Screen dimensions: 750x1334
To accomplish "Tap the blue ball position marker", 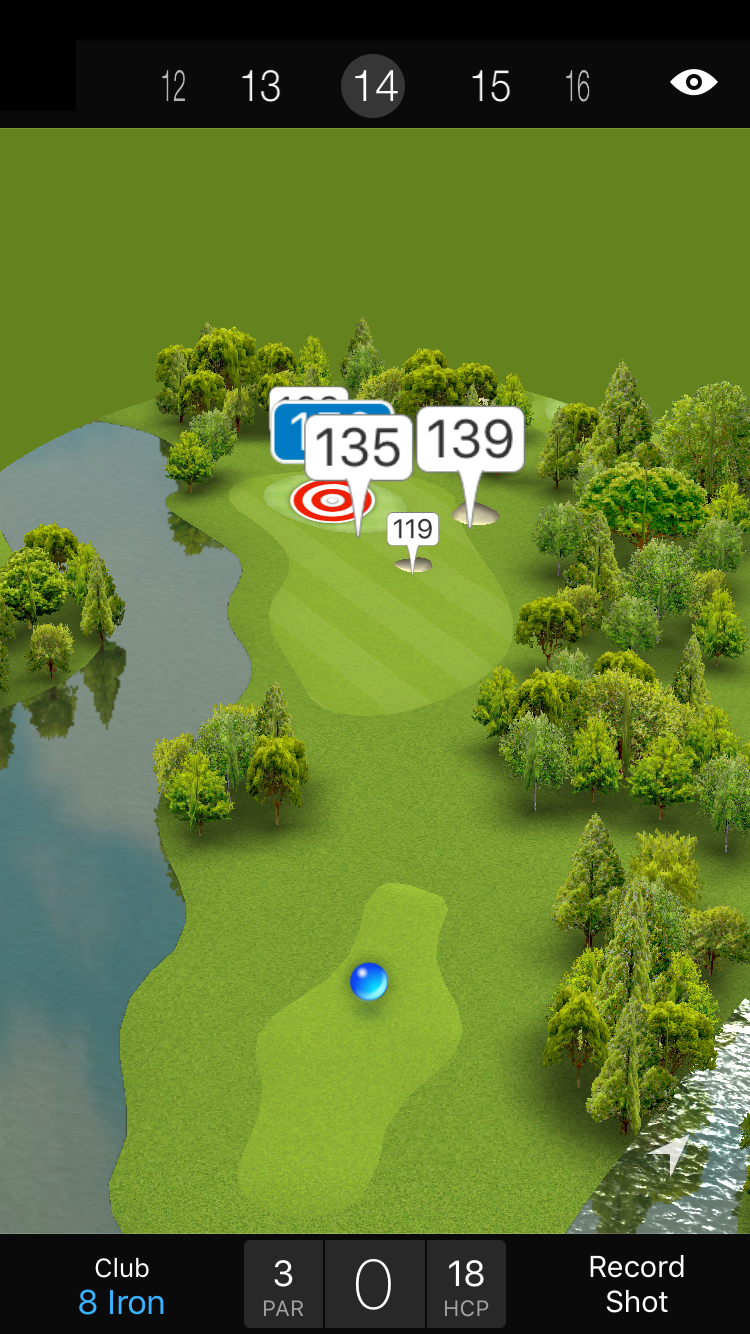I will [x=368, y=982].
